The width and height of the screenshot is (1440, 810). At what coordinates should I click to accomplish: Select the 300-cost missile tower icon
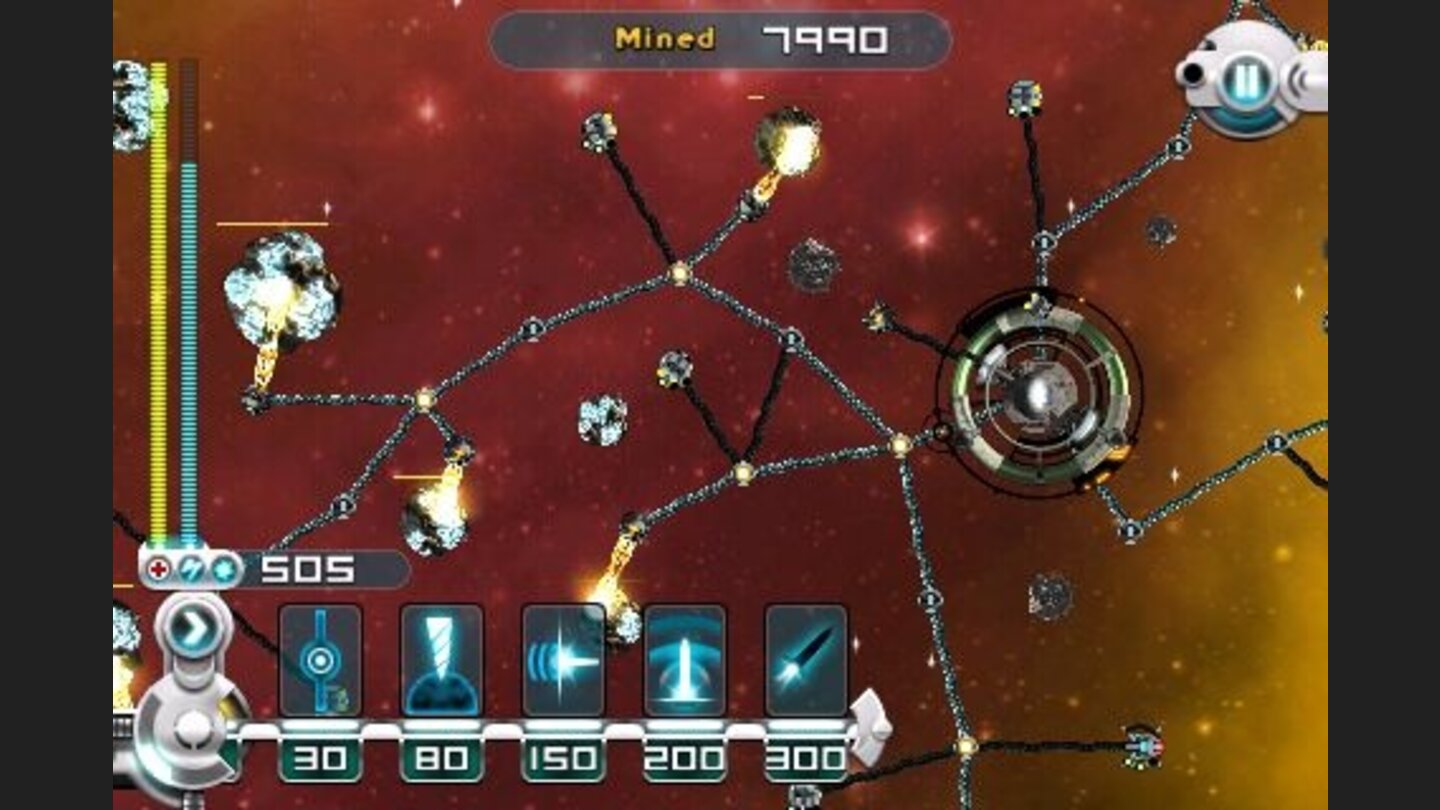point(805,660)
